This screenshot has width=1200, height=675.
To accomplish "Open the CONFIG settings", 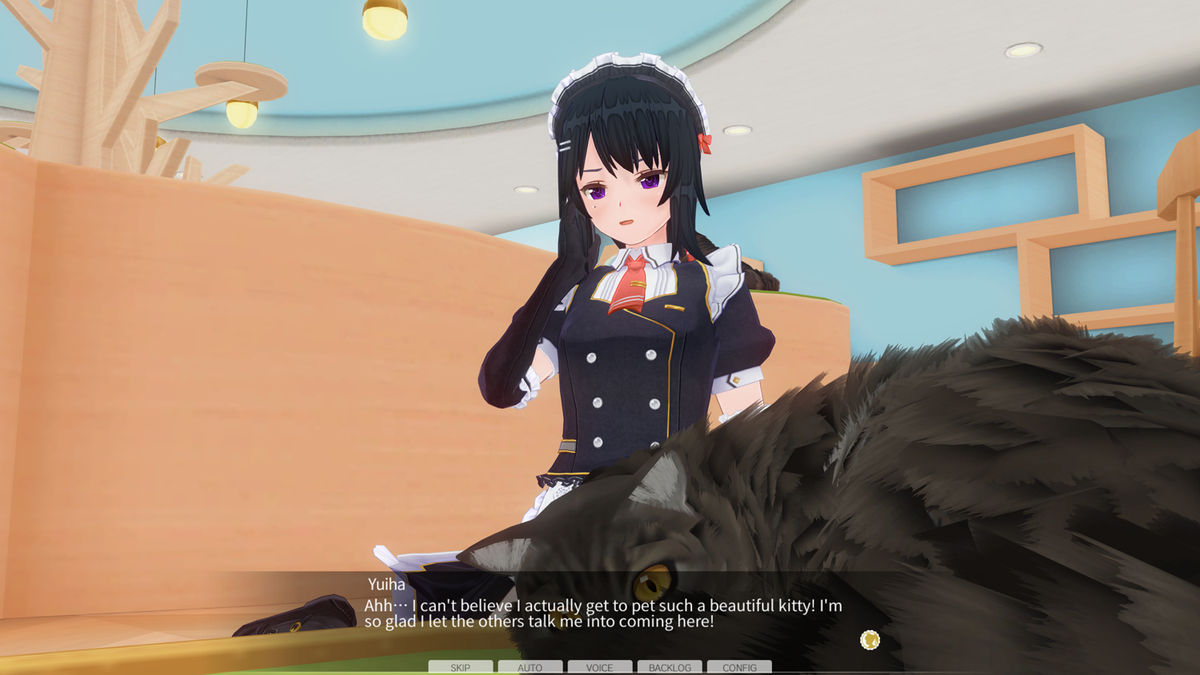I will click(739, 667).
